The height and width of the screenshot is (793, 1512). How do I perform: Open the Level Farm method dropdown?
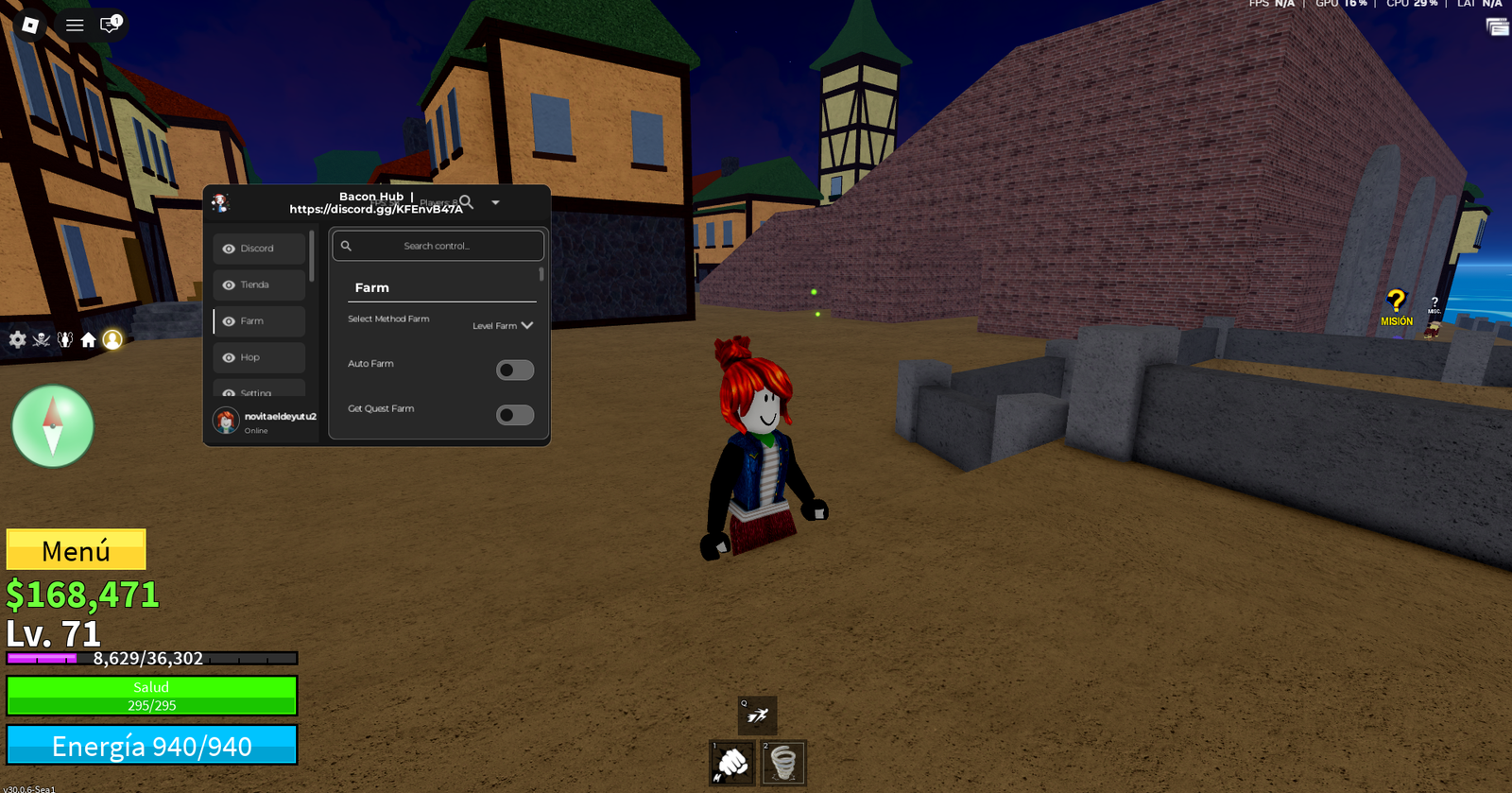(x=502, y=325)
